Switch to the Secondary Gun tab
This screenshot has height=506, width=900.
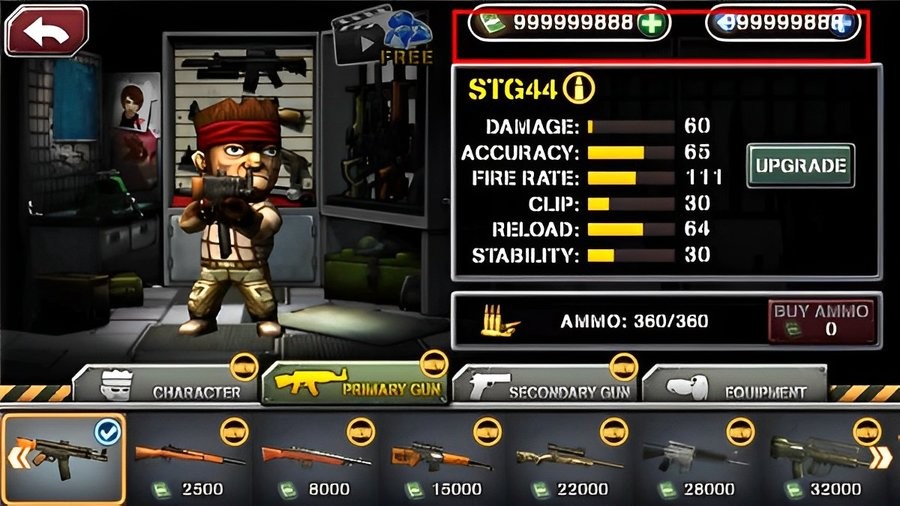(545, 386)
